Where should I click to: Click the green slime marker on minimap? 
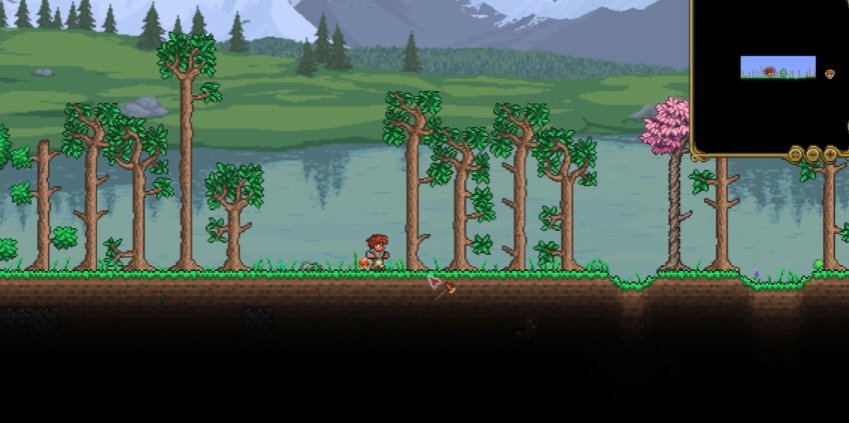783,73
